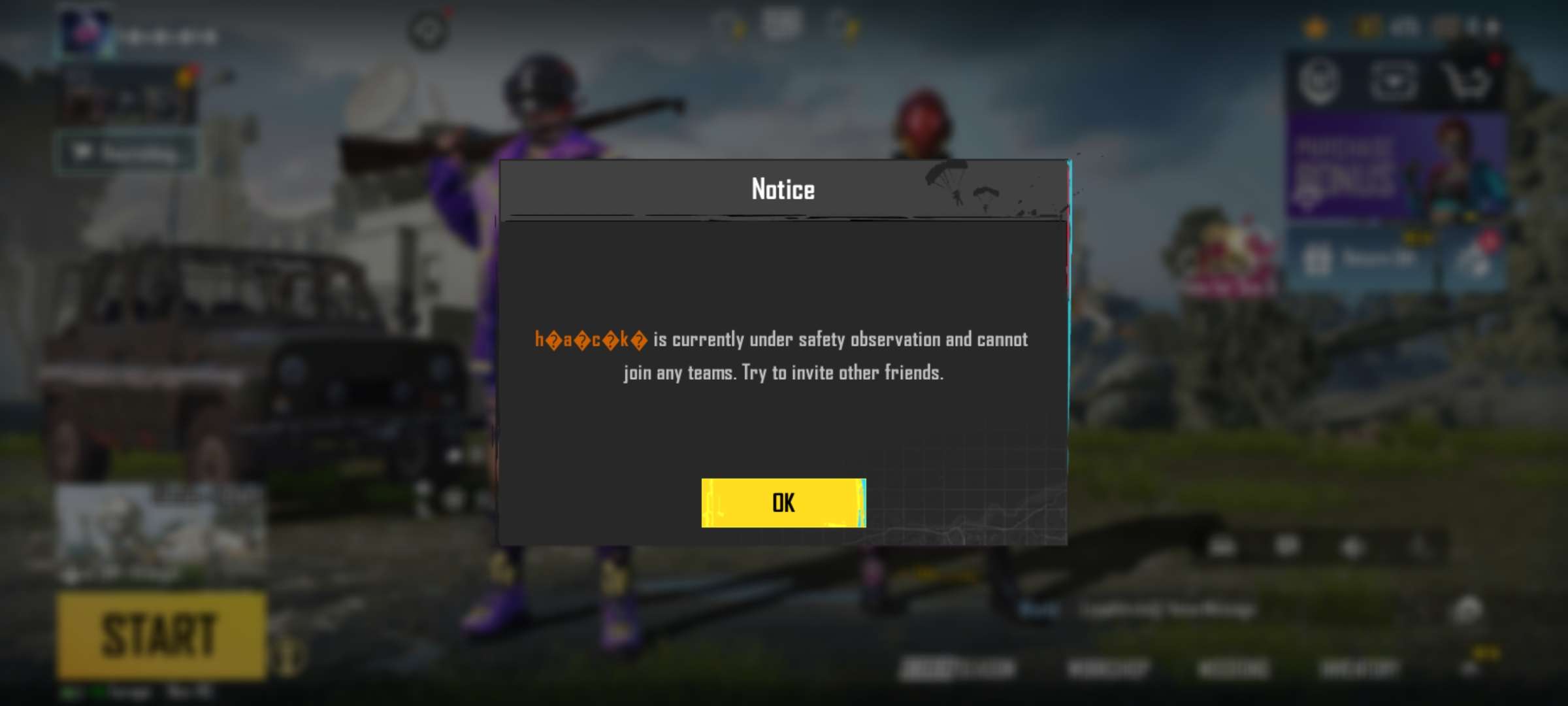Confirm the Notice with OK
This screenshot has height=706, width=1568.
pos(783,503)
